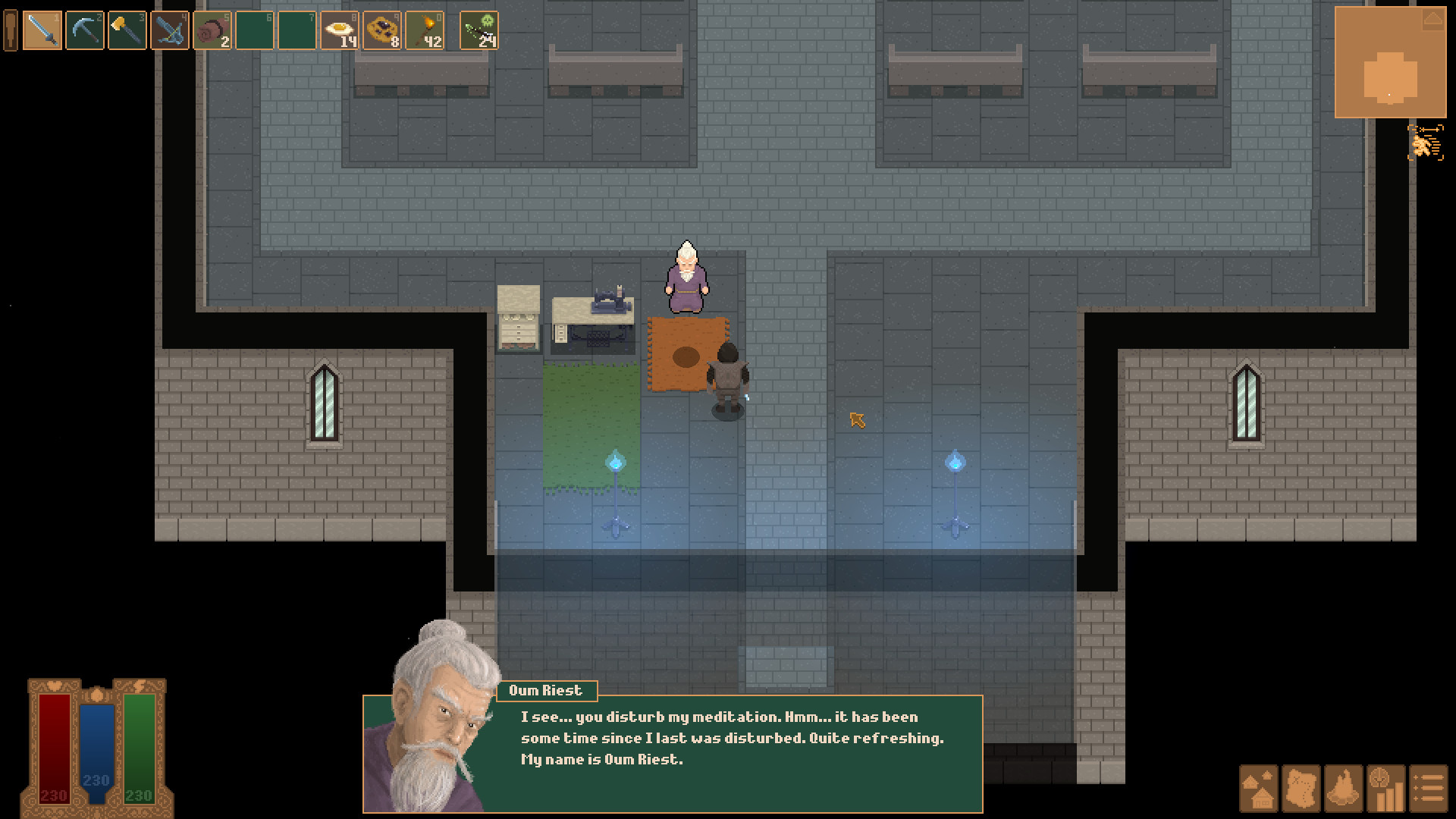
Task: Select the pickaxe in hotbar slot 2
Action: (x=83, y=31)
